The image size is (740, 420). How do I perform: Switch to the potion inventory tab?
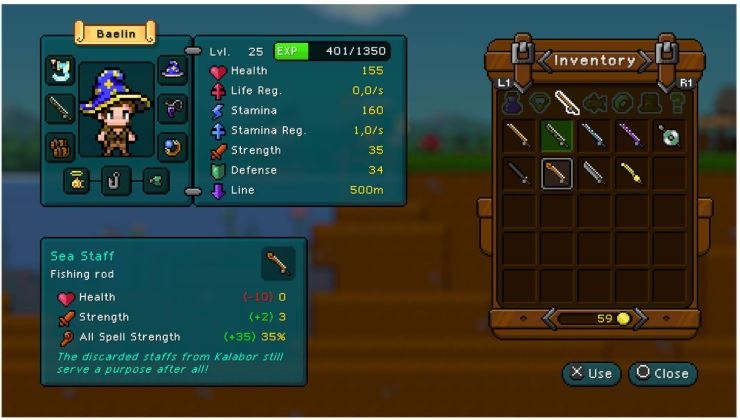tap(512, 101)
